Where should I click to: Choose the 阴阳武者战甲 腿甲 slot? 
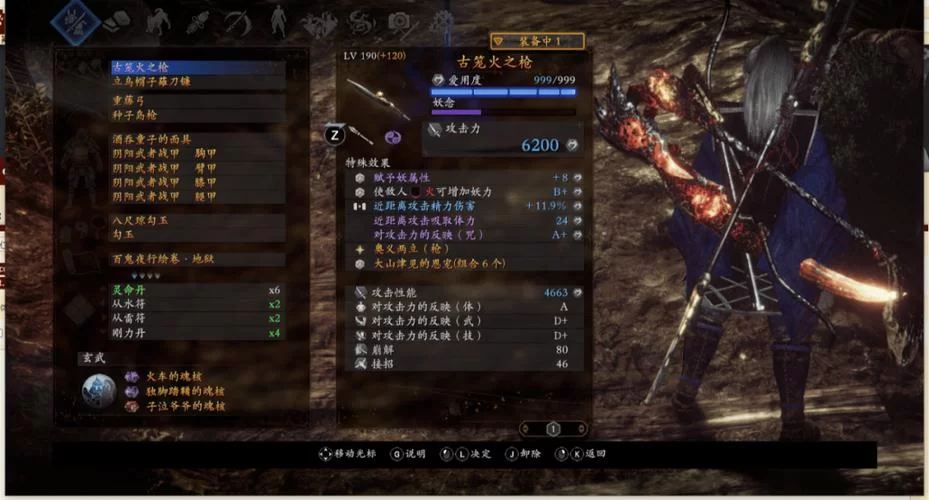click(195, 198)
